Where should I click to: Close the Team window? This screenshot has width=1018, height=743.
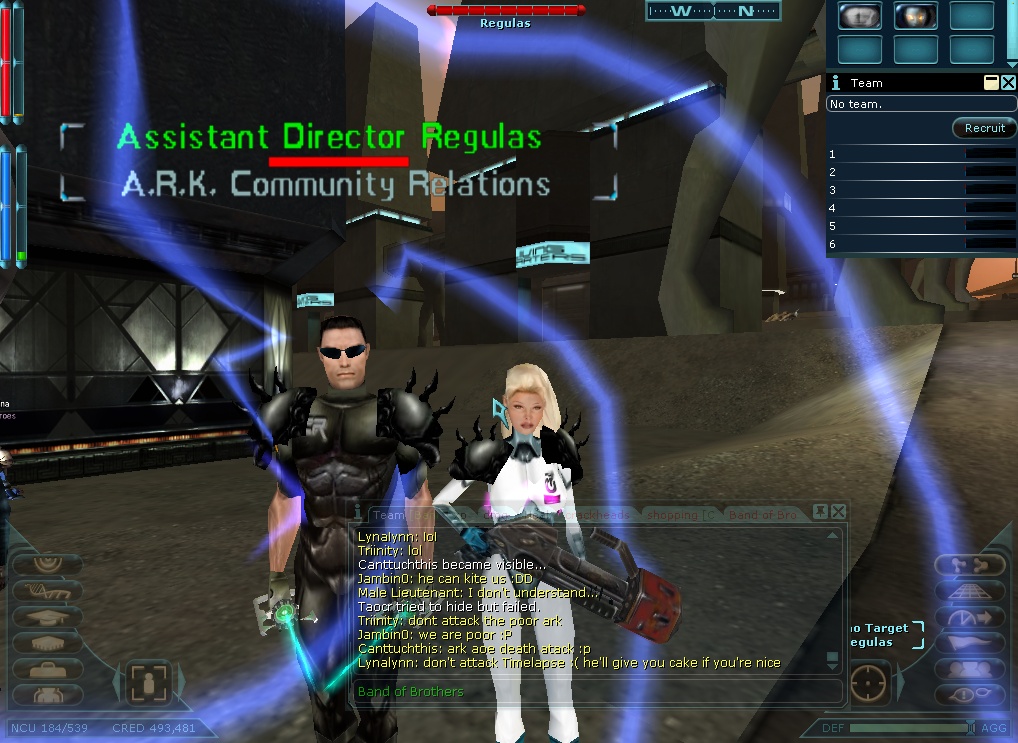coord(1008,83)
